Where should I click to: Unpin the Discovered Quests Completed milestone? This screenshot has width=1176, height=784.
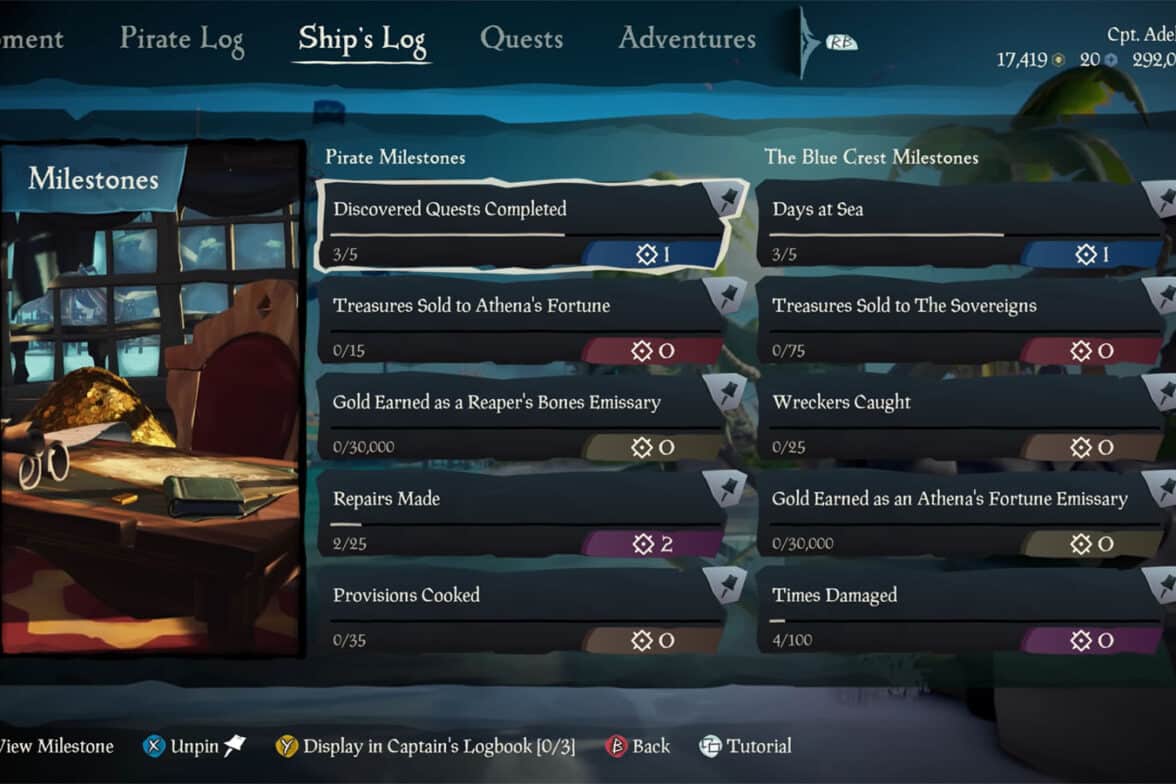coord(727,199)
